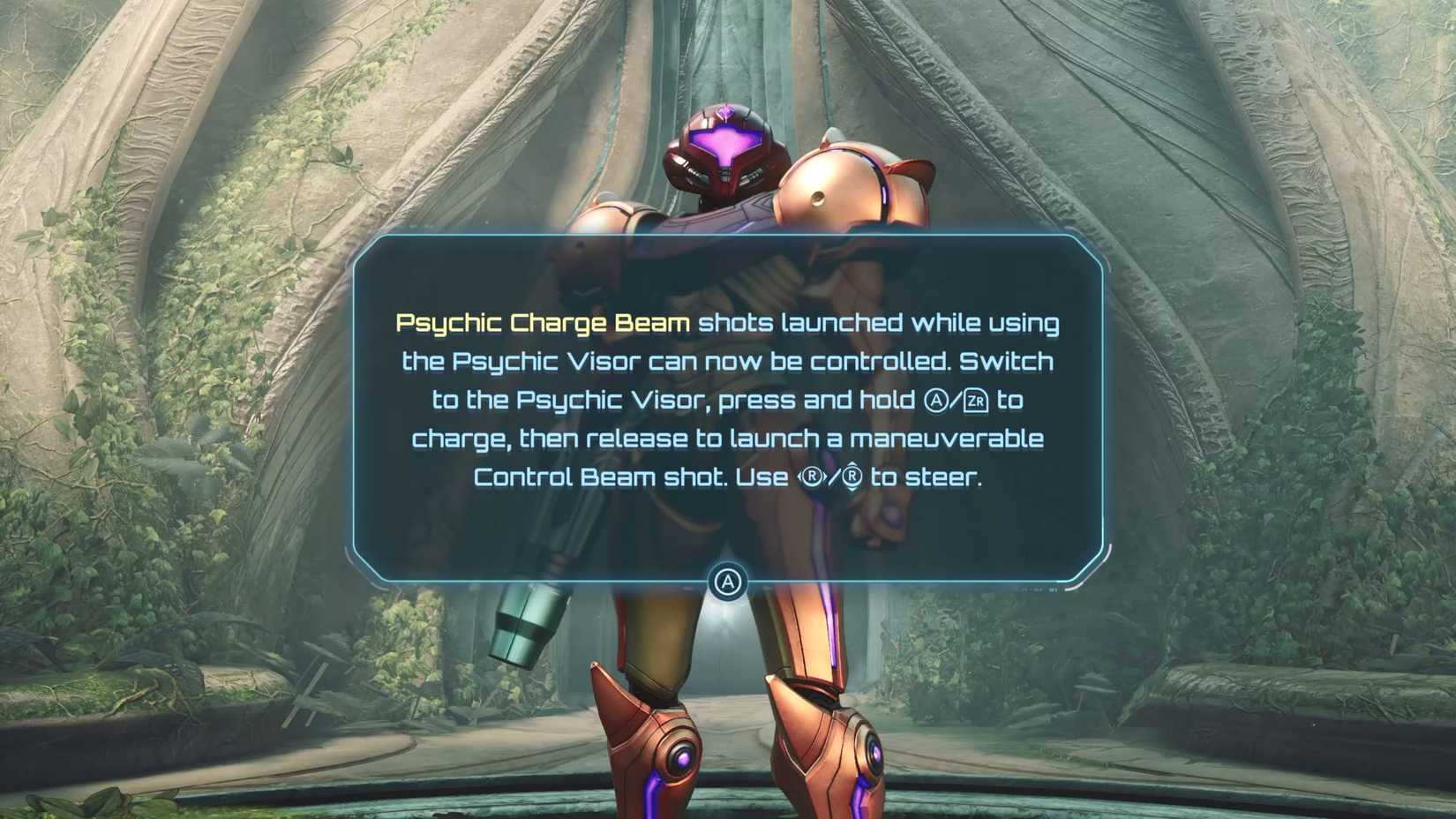
Task: Click the slash between the two stick icons
Action: 833,477
